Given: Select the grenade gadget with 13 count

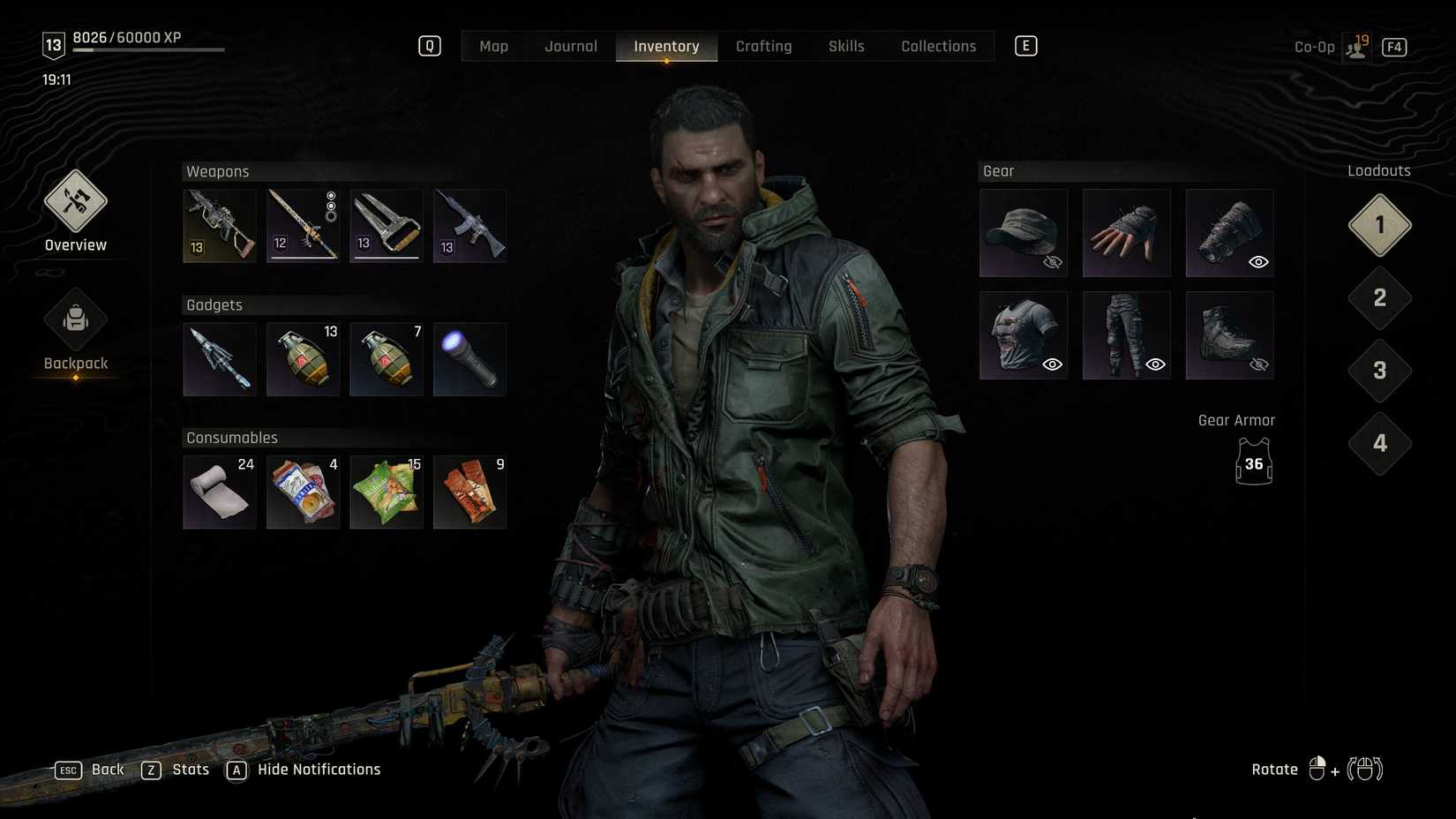Looking at the screenshot, I should coord(303,359).
